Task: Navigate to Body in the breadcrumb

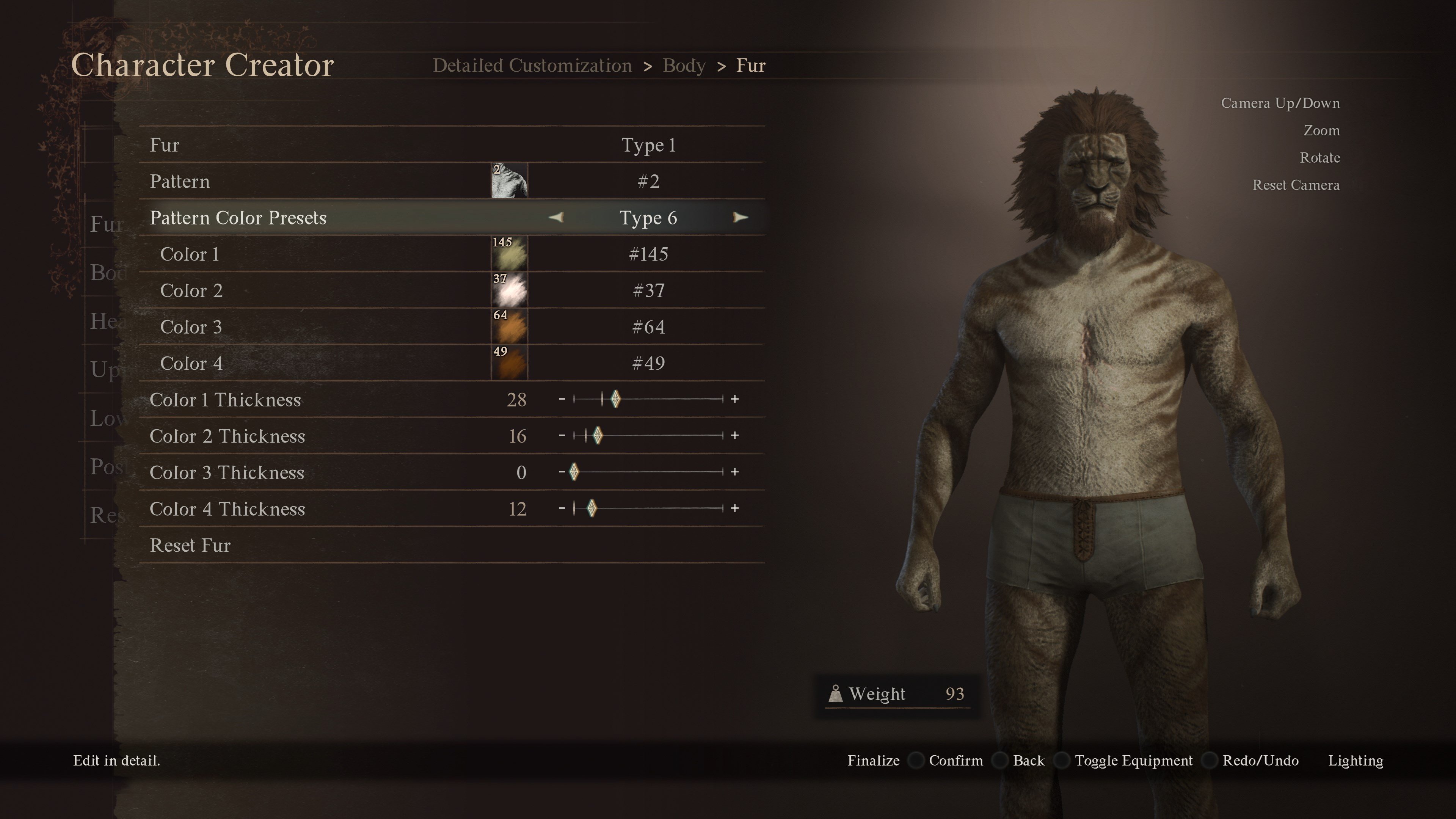Action: (x=683, y=65)
